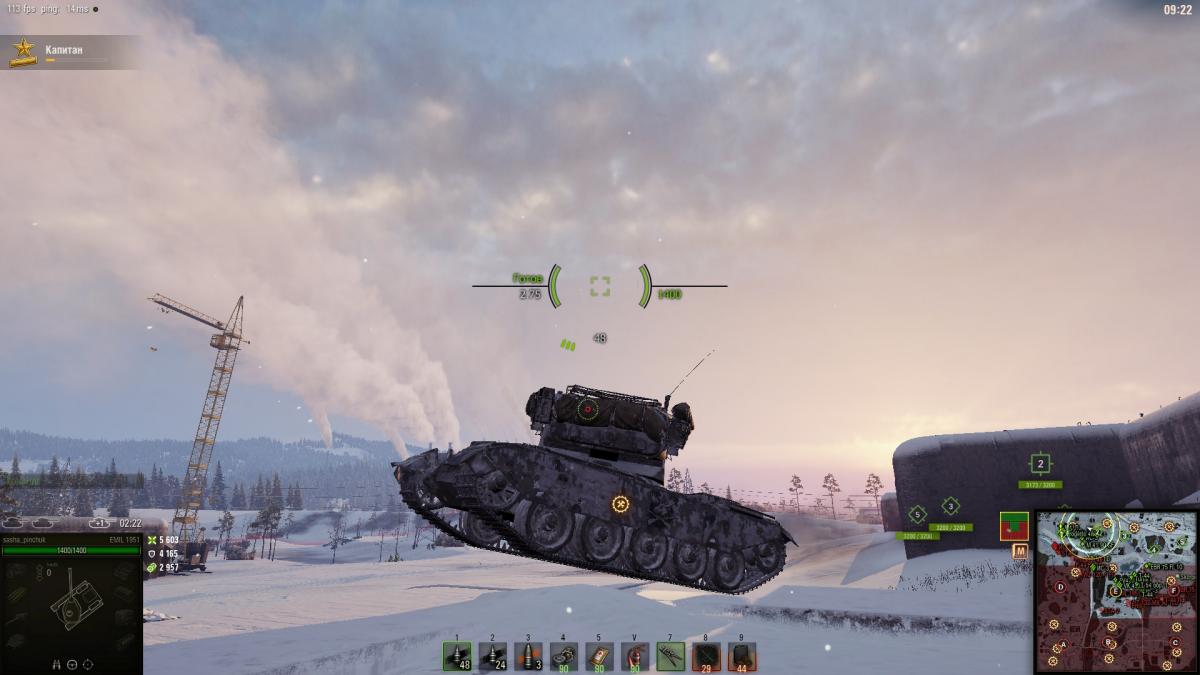Select sector D marker on the minimap
This screenshot has height=675, width=1200.
pos(1062,585)
